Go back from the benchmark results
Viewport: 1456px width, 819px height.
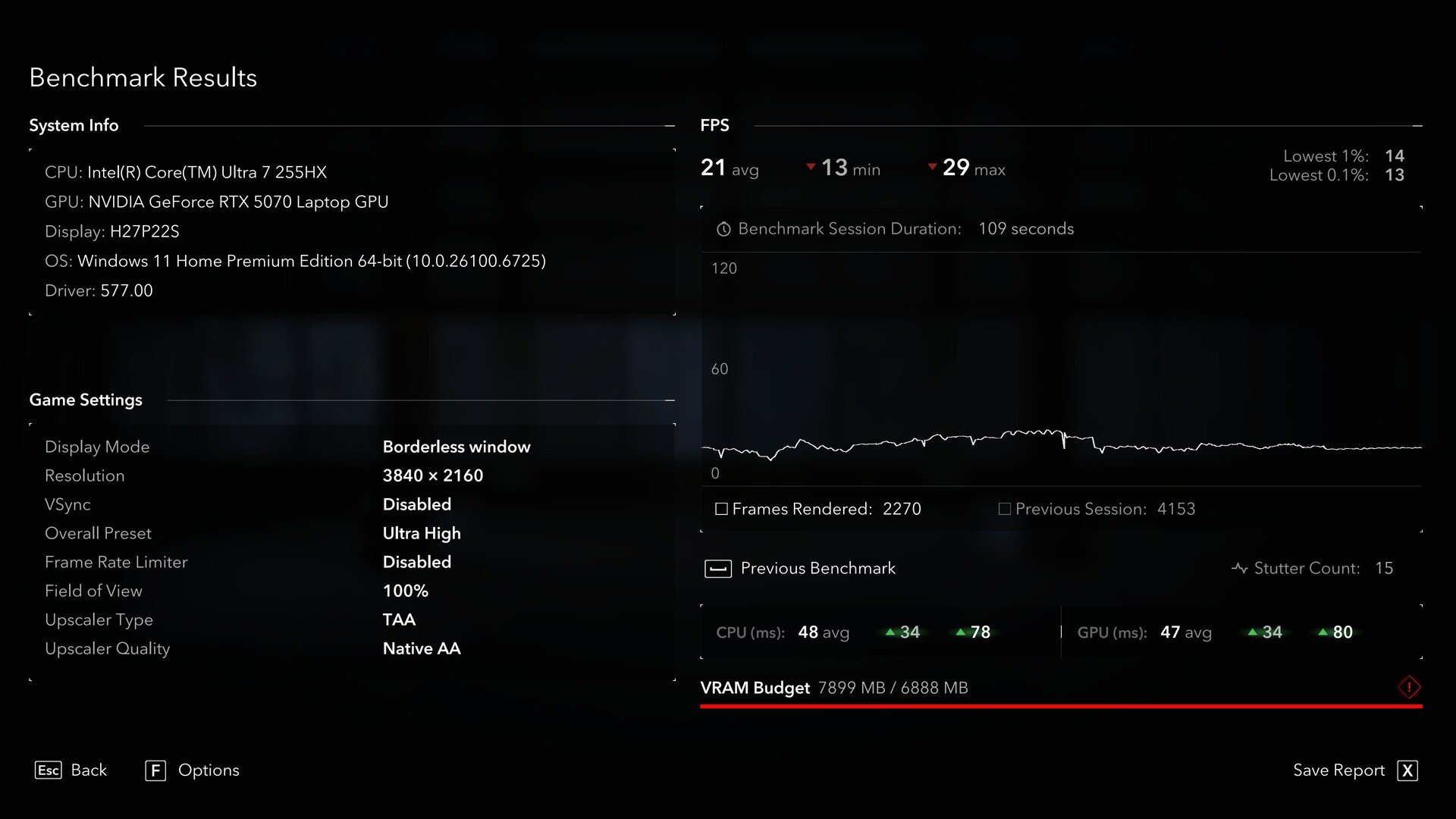tap(71, 770)
